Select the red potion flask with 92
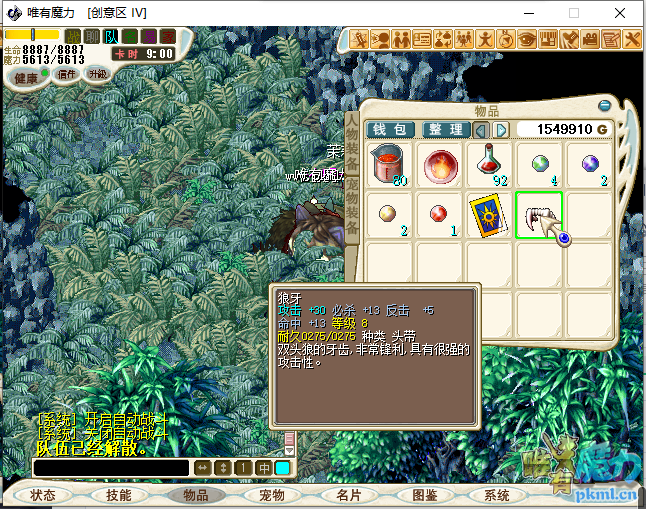 (489, 164)
